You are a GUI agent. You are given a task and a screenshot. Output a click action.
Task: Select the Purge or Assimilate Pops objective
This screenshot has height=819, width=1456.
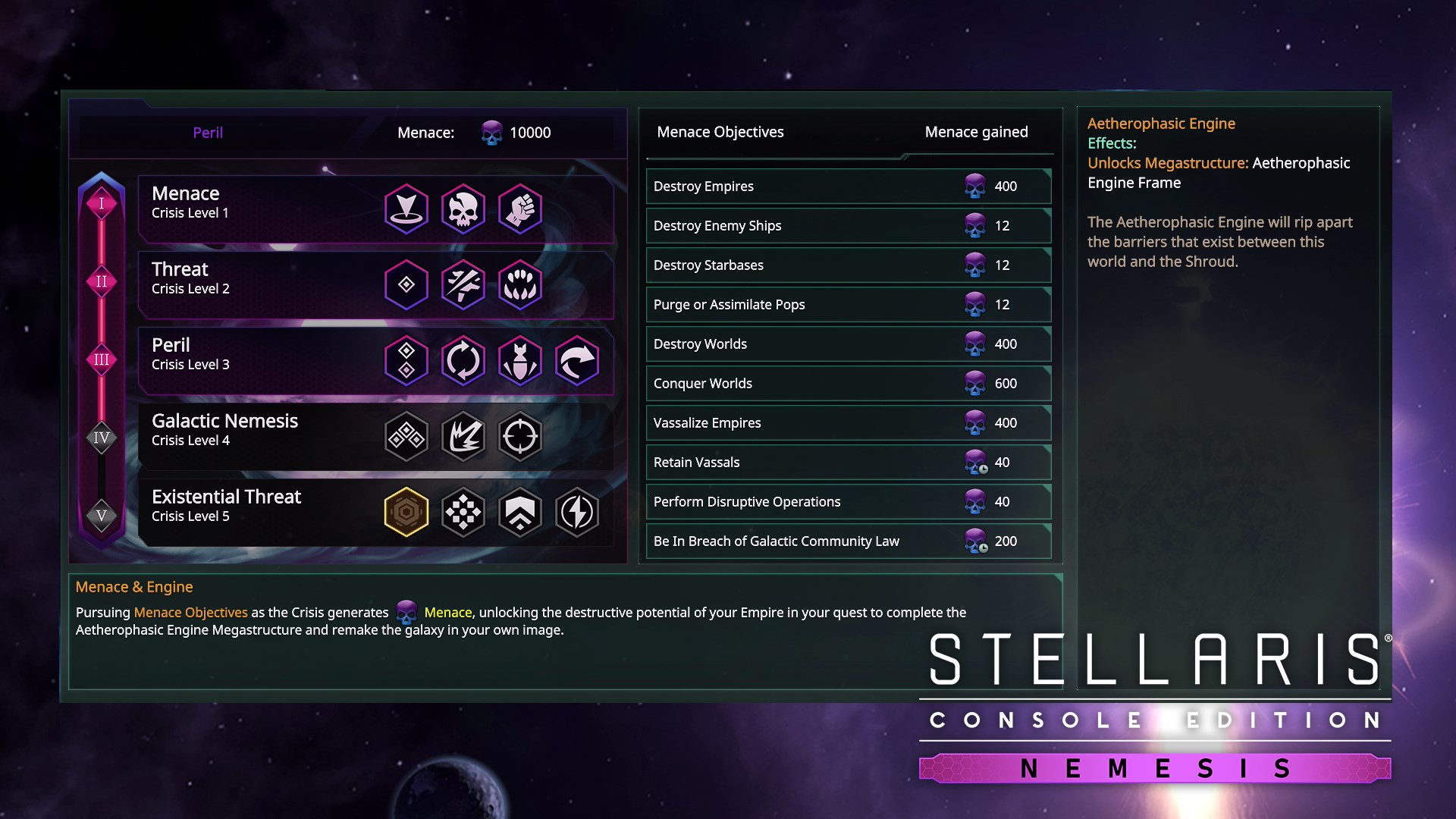[x=848, y=305]
